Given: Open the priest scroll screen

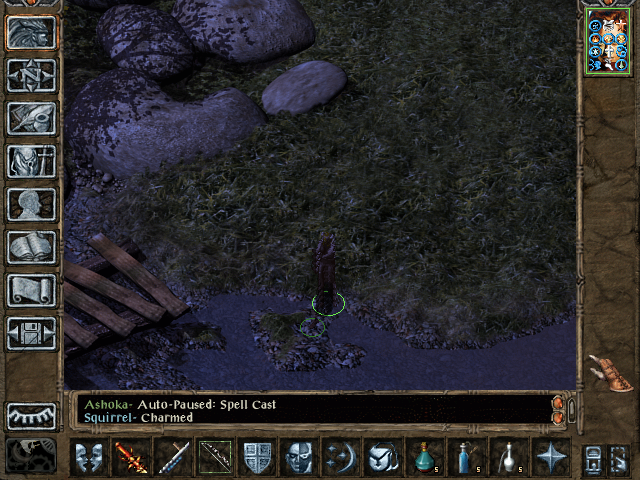Looking at the screenshot, I should pos(31,290).
